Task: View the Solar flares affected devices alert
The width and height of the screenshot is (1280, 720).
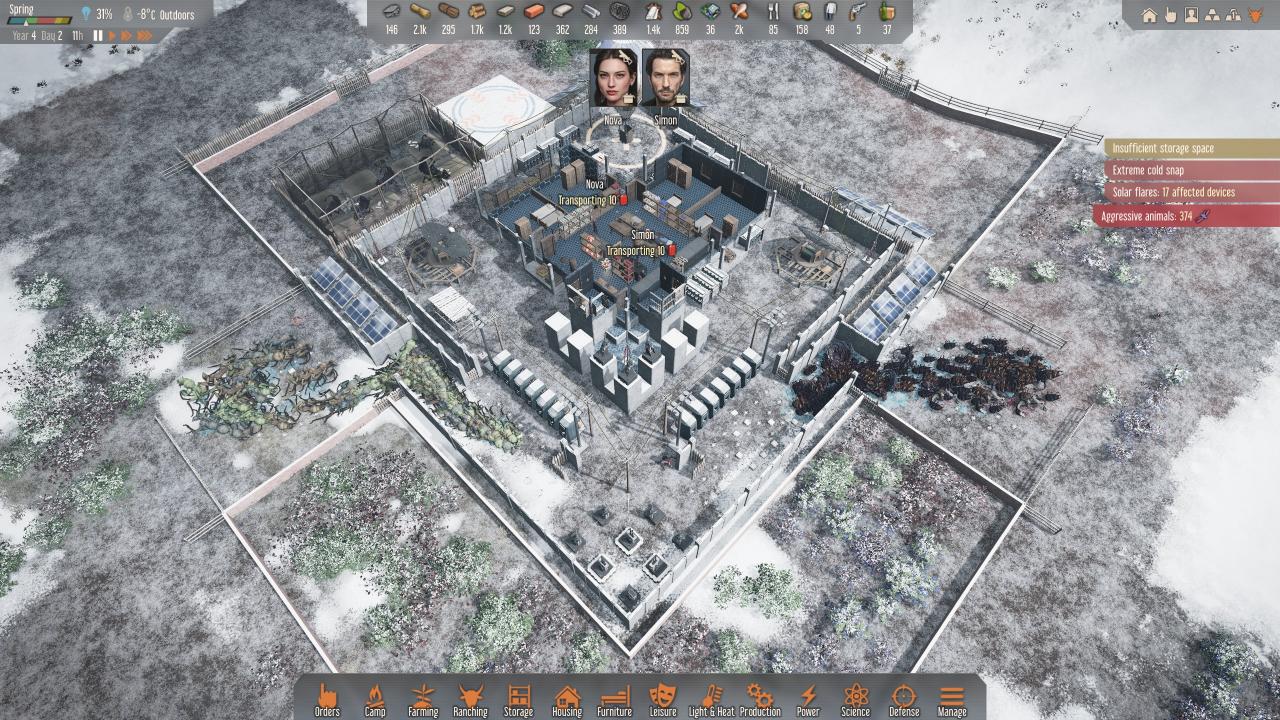Action: [1190, 192]
